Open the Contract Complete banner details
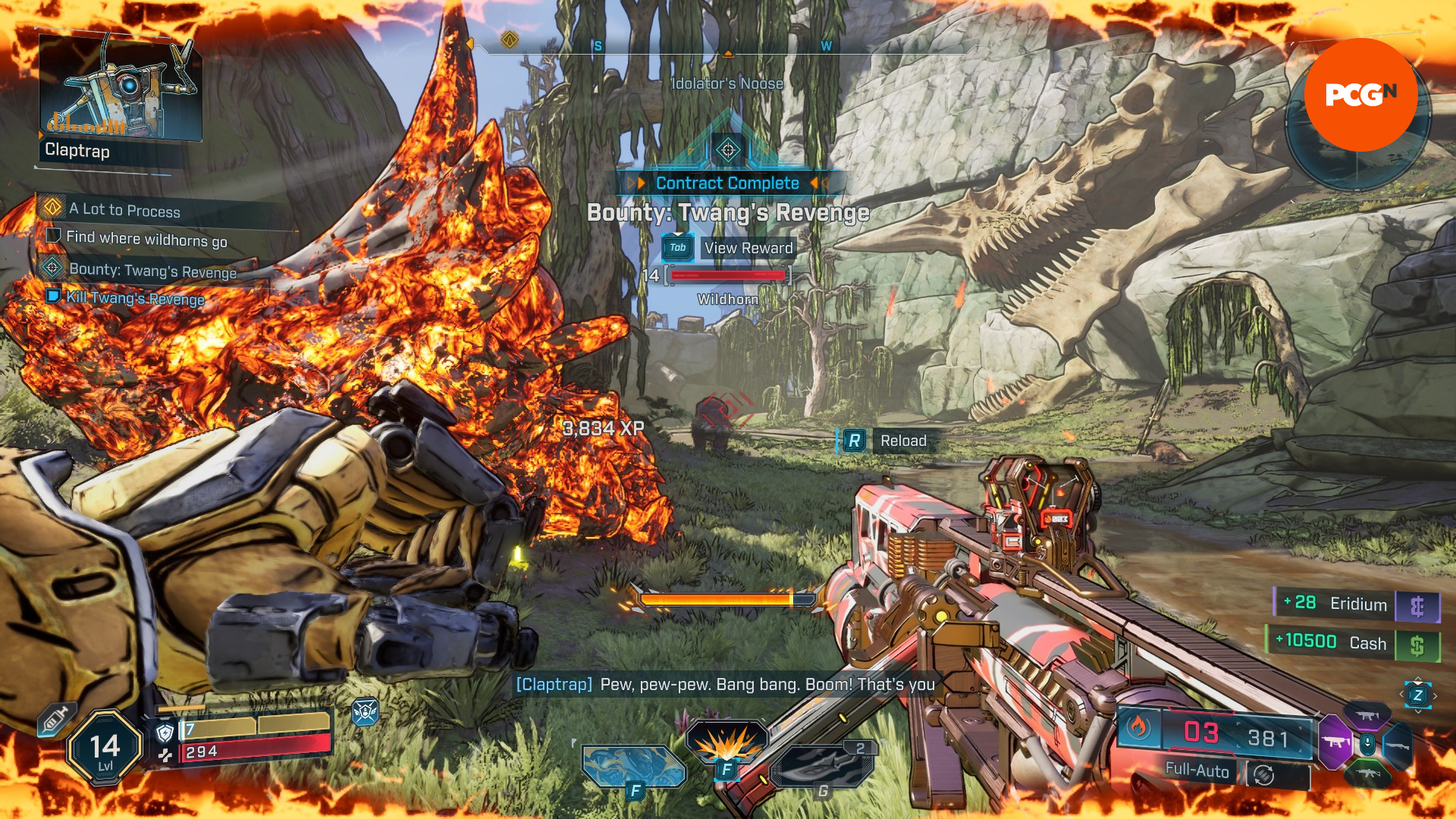 point(727,182)
